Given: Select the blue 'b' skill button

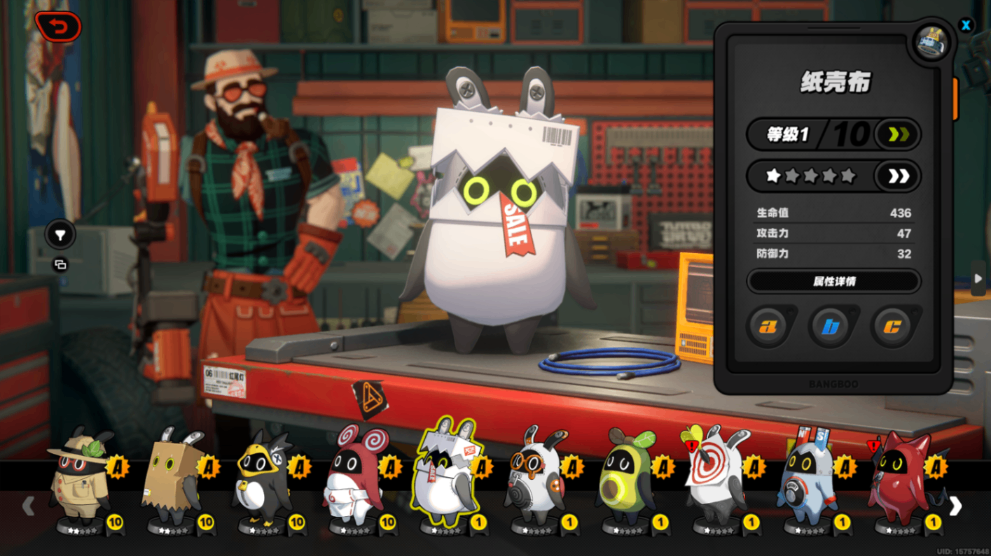Looking at the screenshot, I should (x=830, y=326).
